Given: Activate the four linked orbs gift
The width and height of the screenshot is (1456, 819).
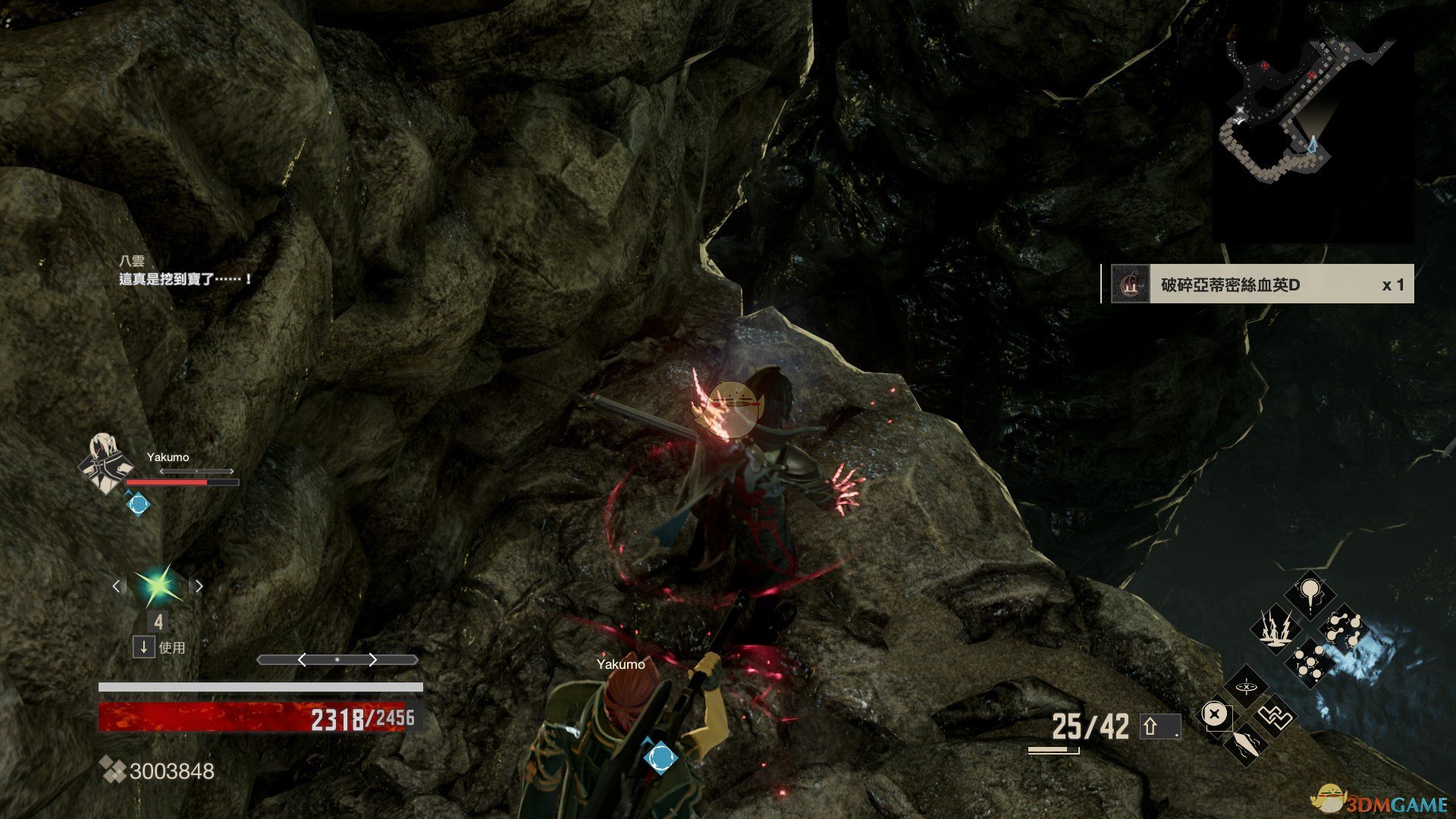Looking at the screenshot, I should [1345, 629].
